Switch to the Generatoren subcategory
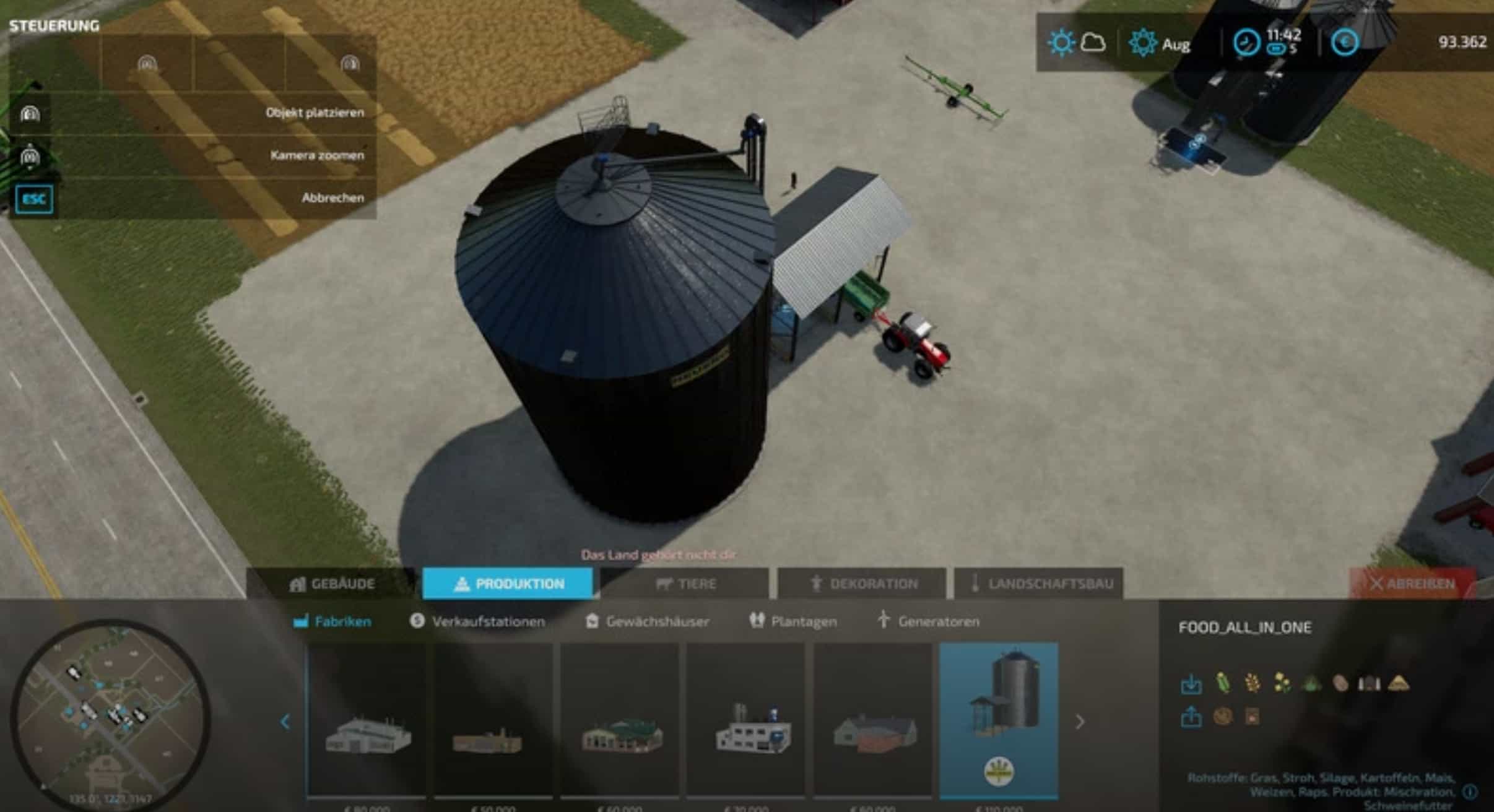The width and height of the screenshot is (1494, 812). coord(928,621)
